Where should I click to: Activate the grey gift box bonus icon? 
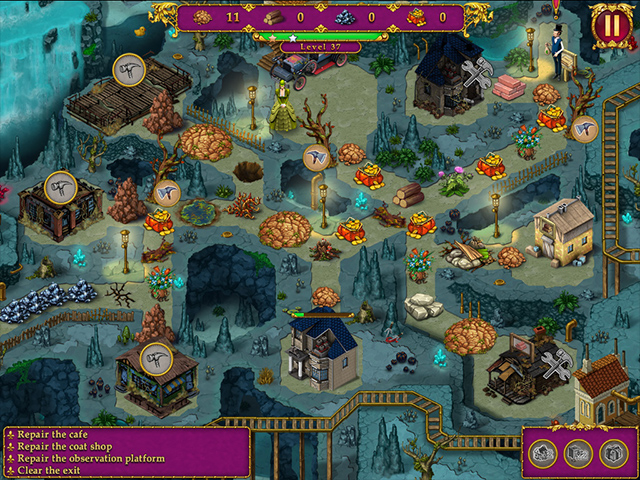pos(613,453)
